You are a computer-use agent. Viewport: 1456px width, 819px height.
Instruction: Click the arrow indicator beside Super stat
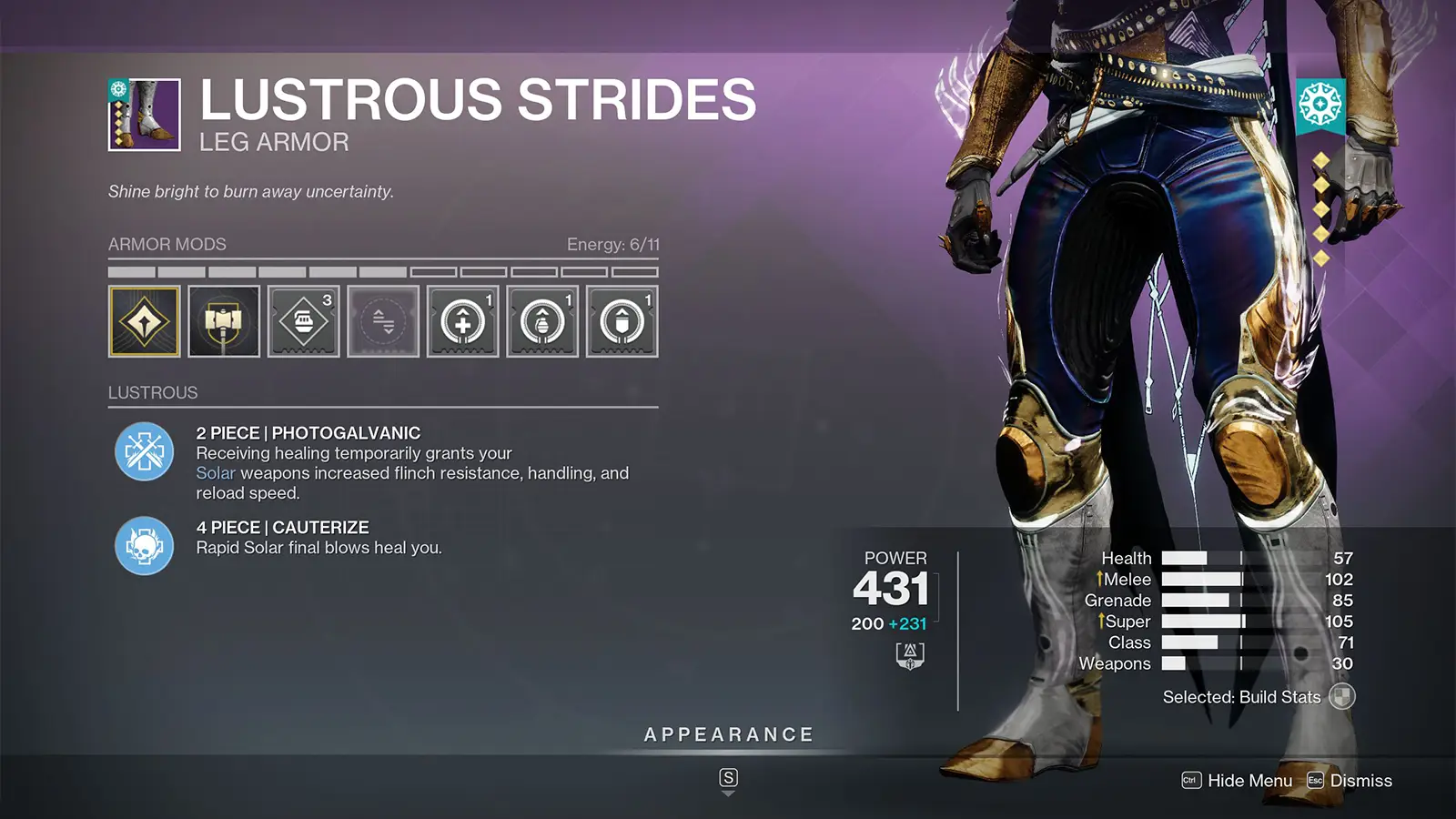(x=1101, y=622)
